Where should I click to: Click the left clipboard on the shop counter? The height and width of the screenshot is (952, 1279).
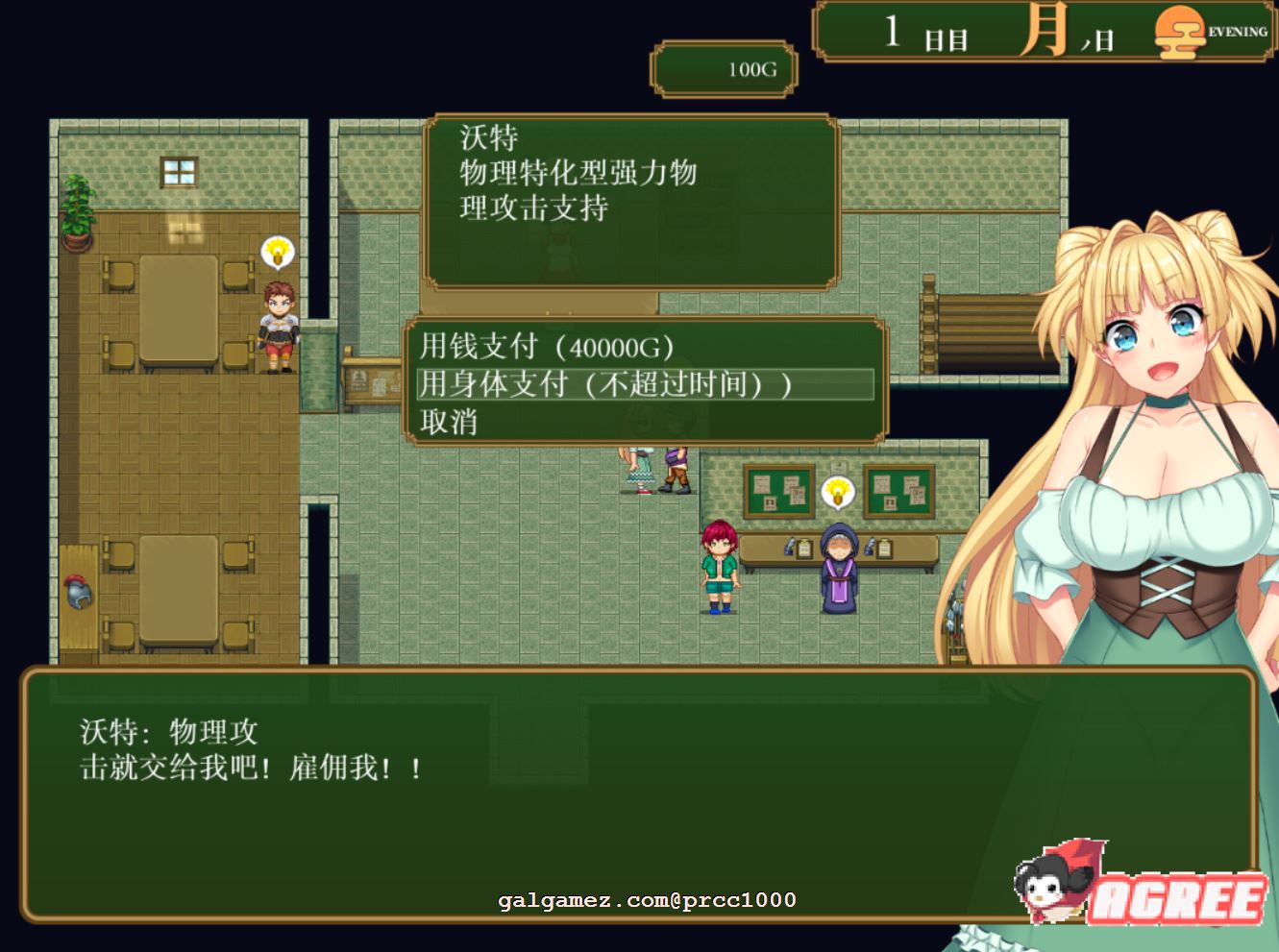(803, 548)
